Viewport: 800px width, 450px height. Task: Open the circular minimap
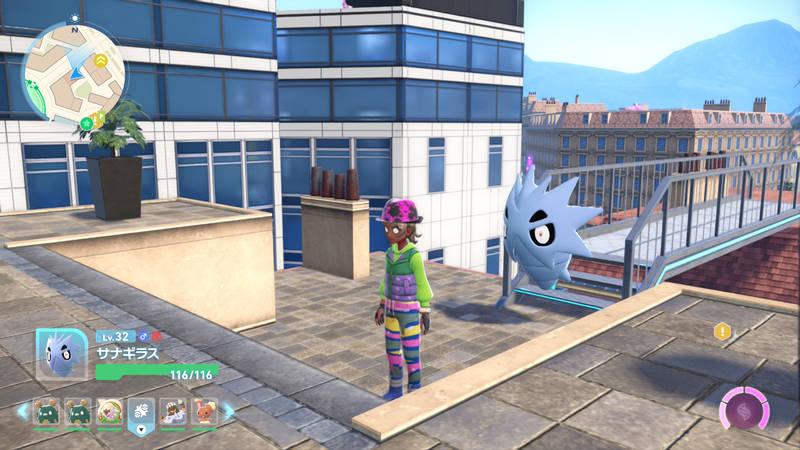click(x=73, y=68)
